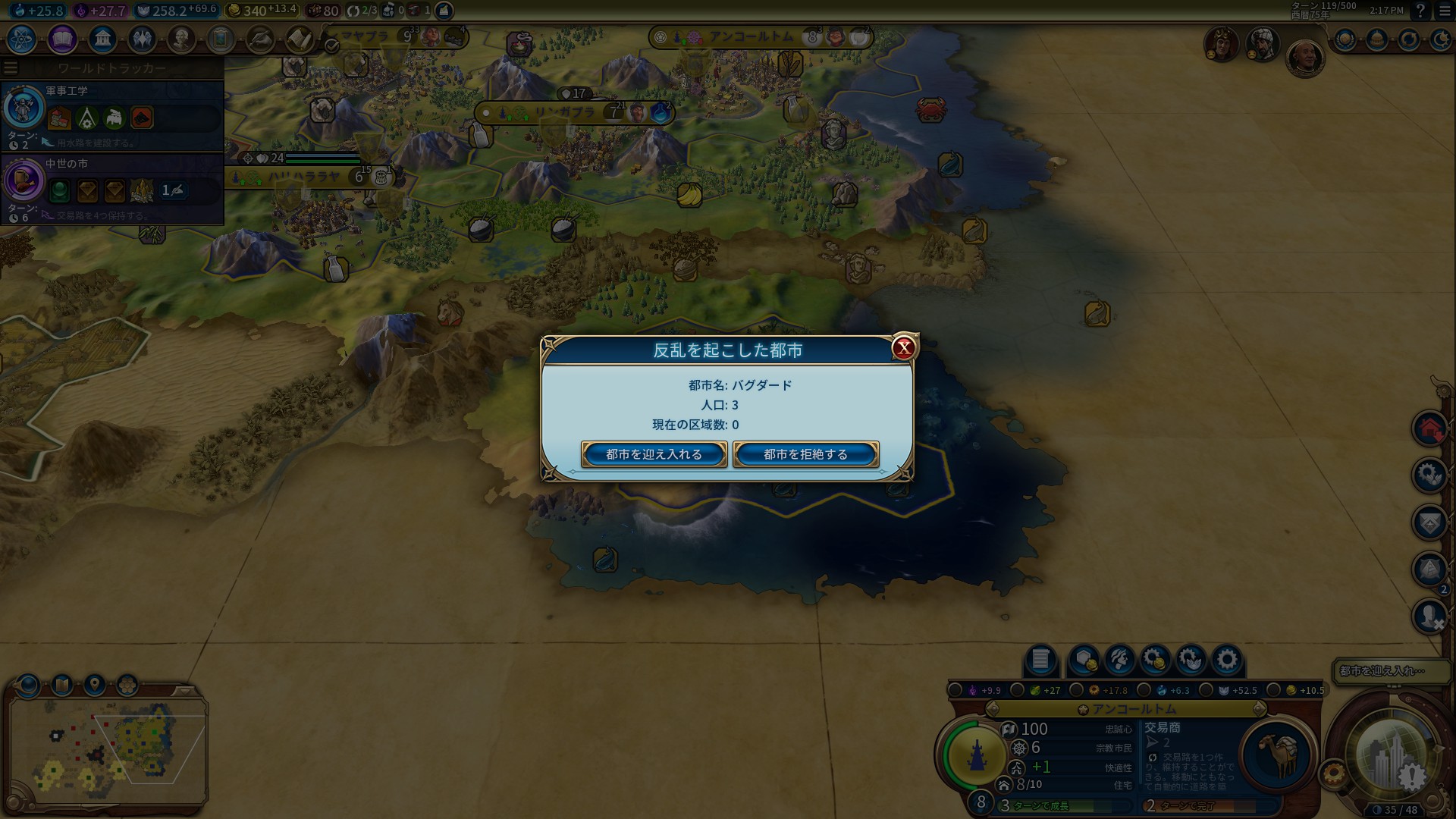
Task: Select the turbaned leader portrait
Action: pos(1263,45)
